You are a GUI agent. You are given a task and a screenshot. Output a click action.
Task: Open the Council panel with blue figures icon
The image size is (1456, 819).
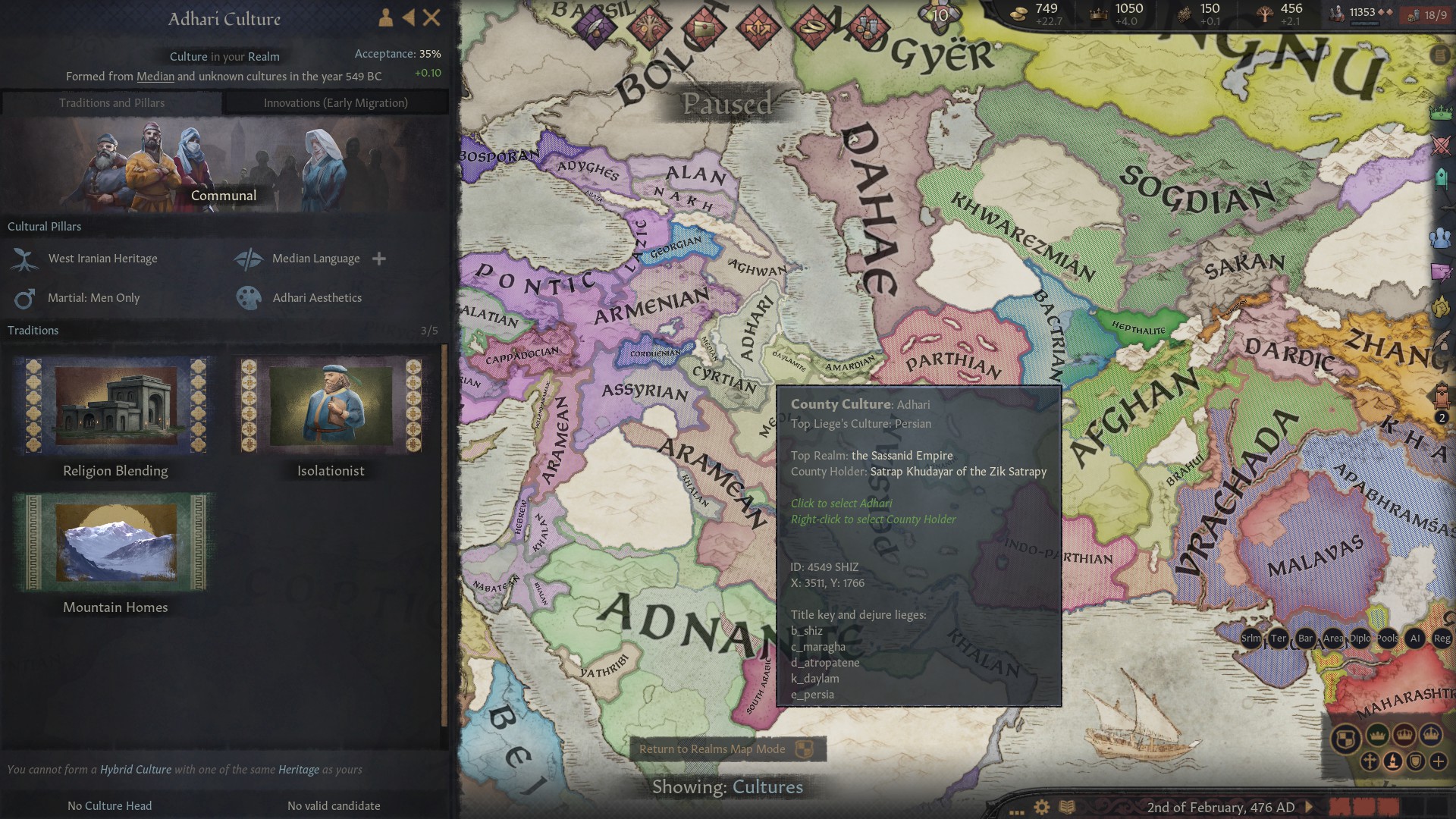click(1439, 238)
